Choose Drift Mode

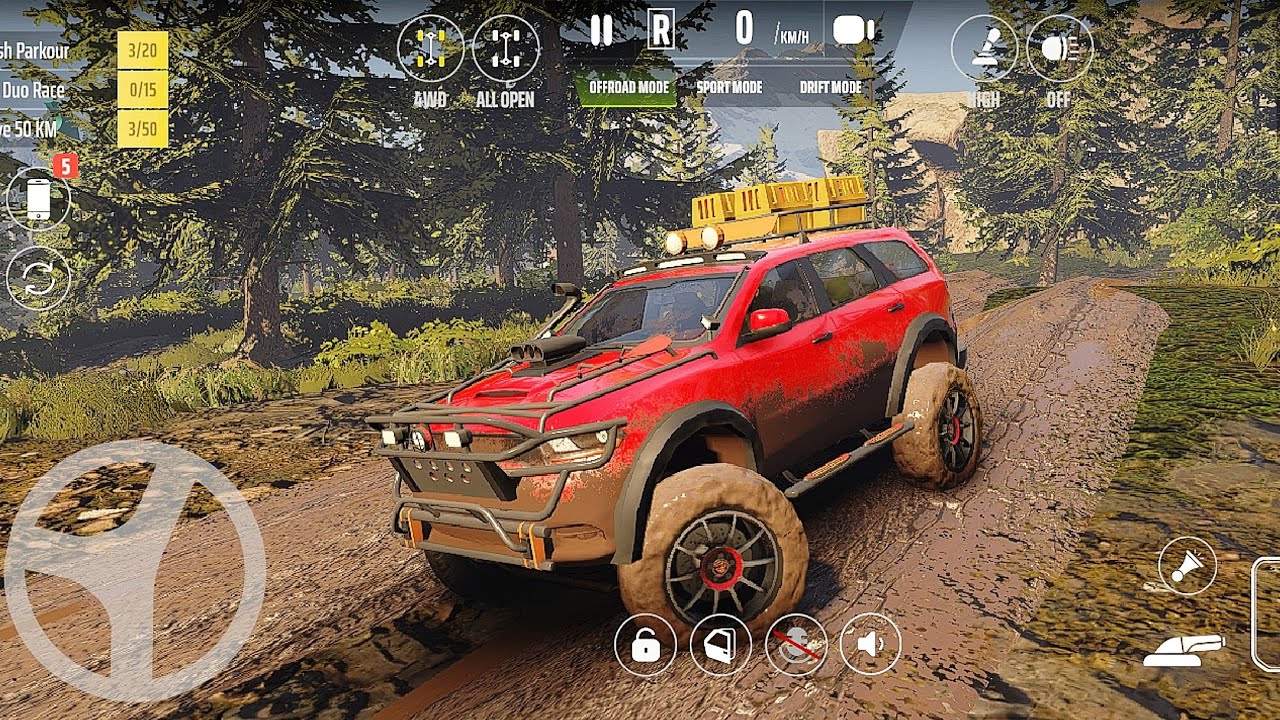(x=830, y=88)
